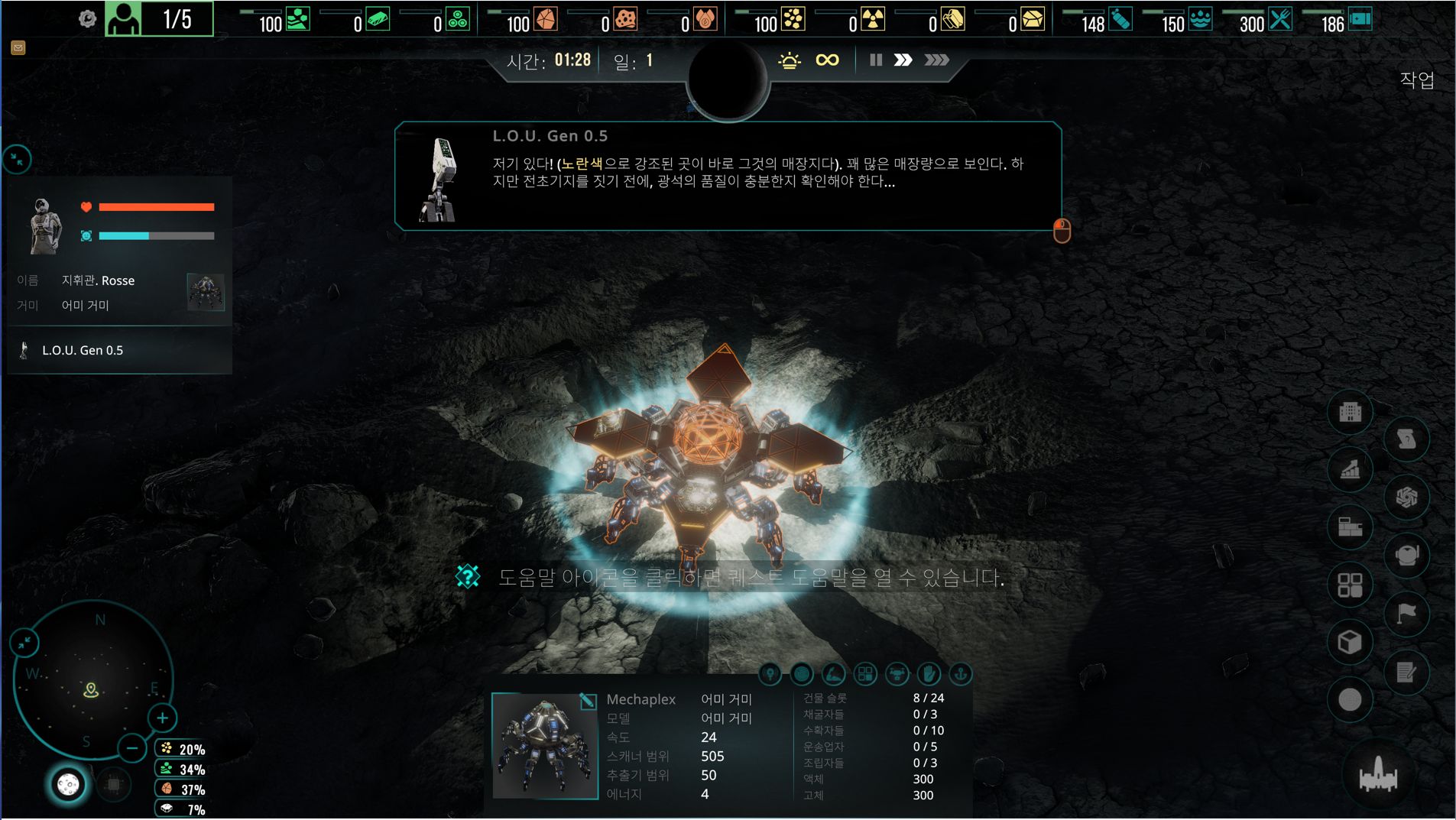Open the commander slot 1/5 indicator

tap(159, 19)
